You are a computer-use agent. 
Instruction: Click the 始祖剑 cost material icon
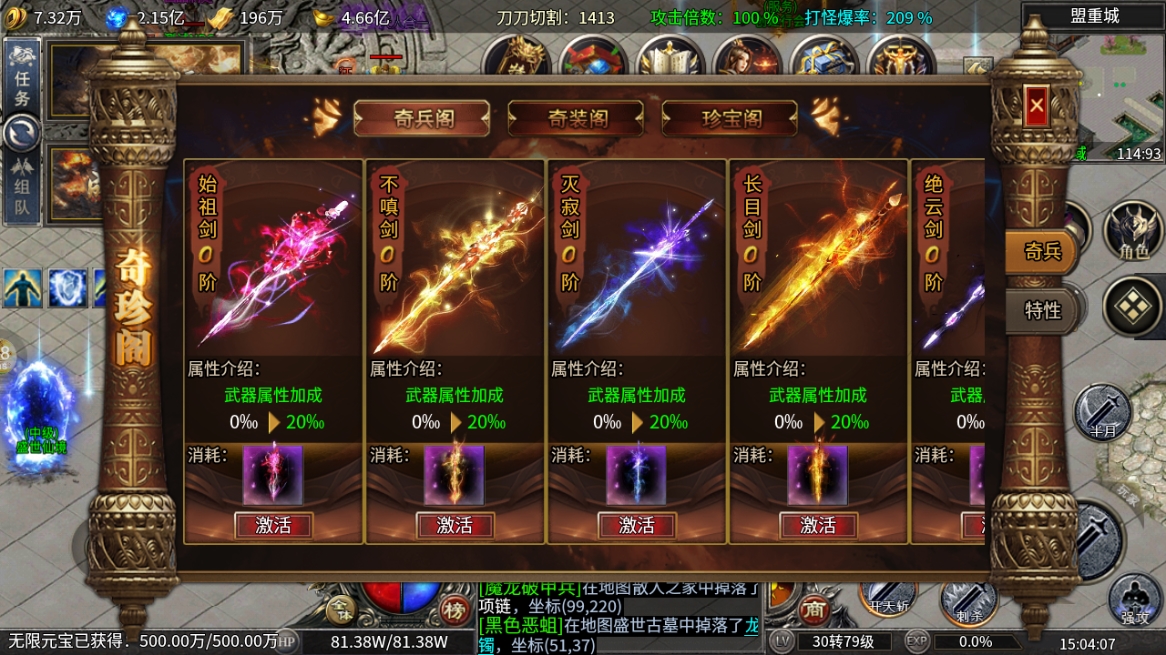tap(273, 475)
